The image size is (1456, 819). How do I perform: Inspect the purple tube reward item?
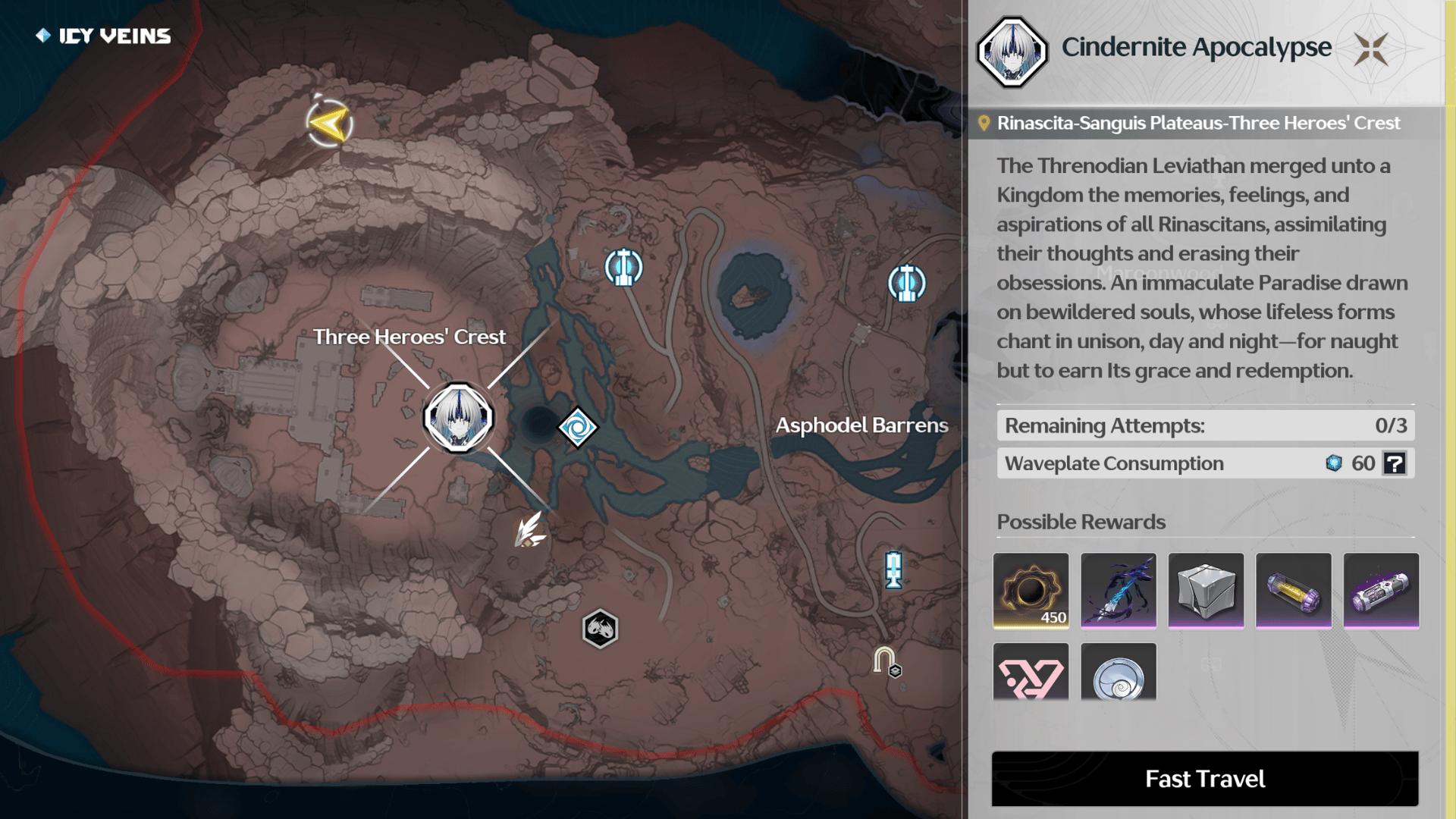pyautogui.click(x=1381, y=591)
